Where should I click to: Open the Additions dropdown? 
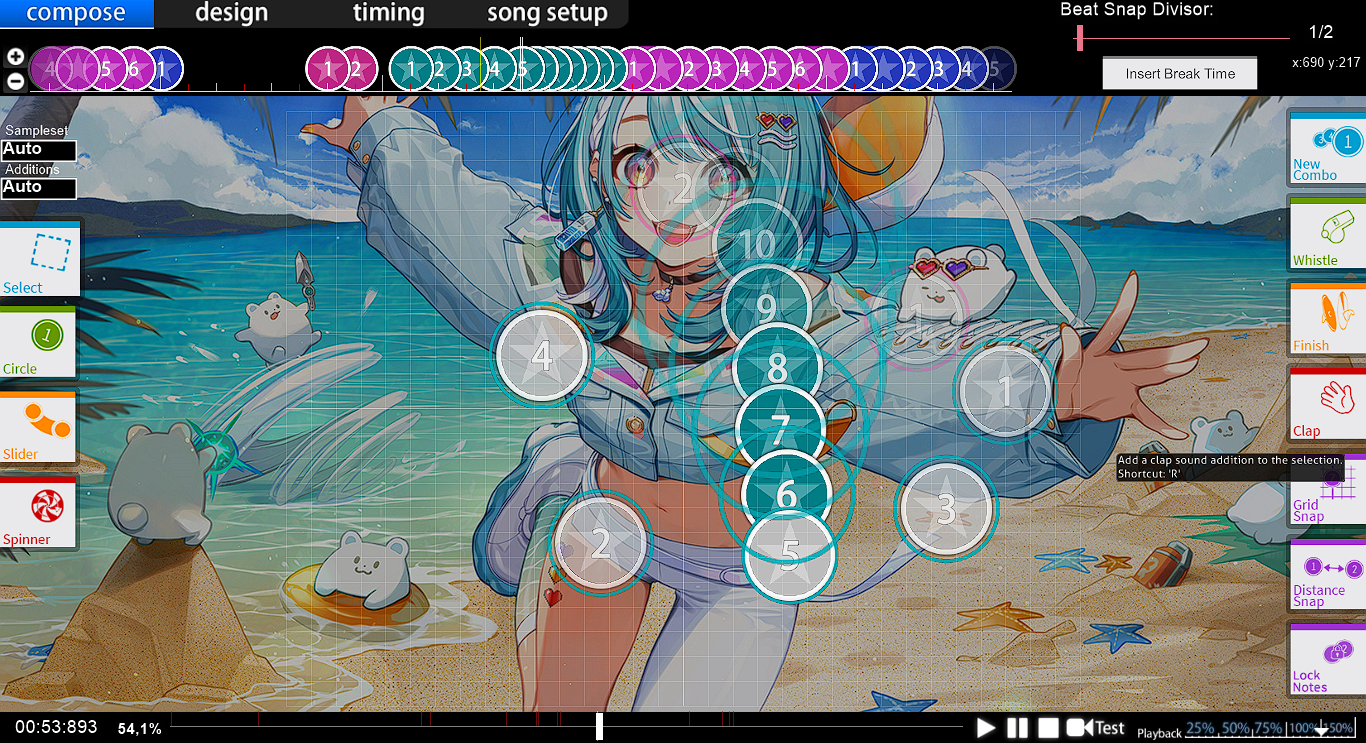39,188
